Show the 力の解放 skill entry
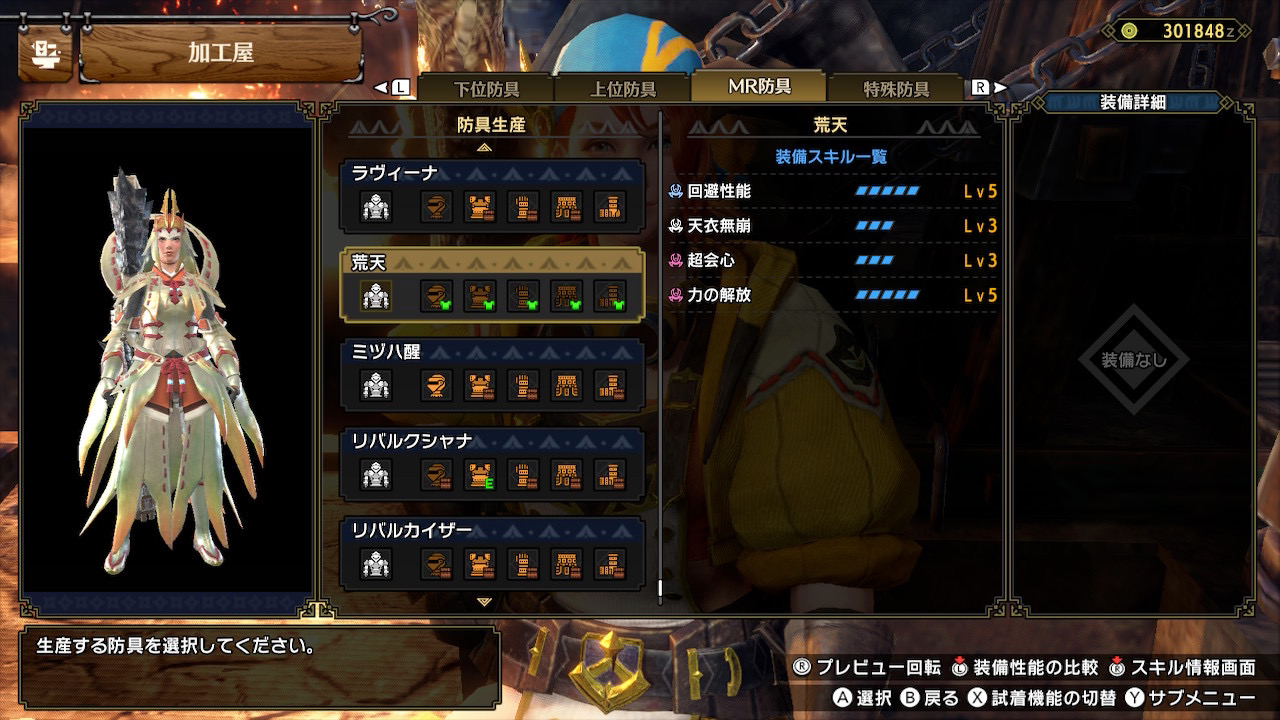 click(833, 296)
